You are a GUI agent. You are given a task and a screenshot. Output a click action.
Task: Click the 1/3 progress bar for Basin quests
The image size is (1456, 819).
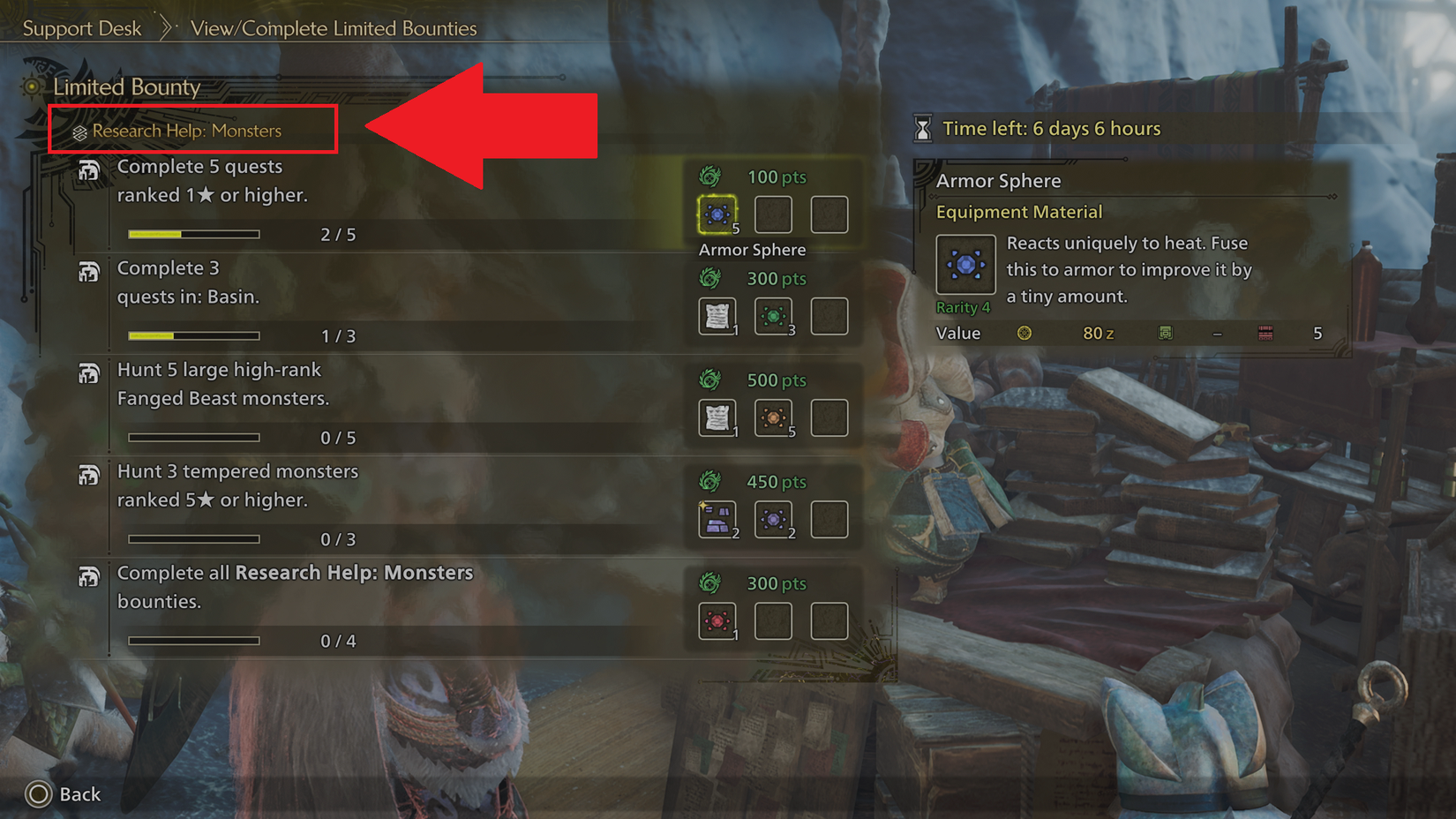pyautogui.click(x=193, y=335)
